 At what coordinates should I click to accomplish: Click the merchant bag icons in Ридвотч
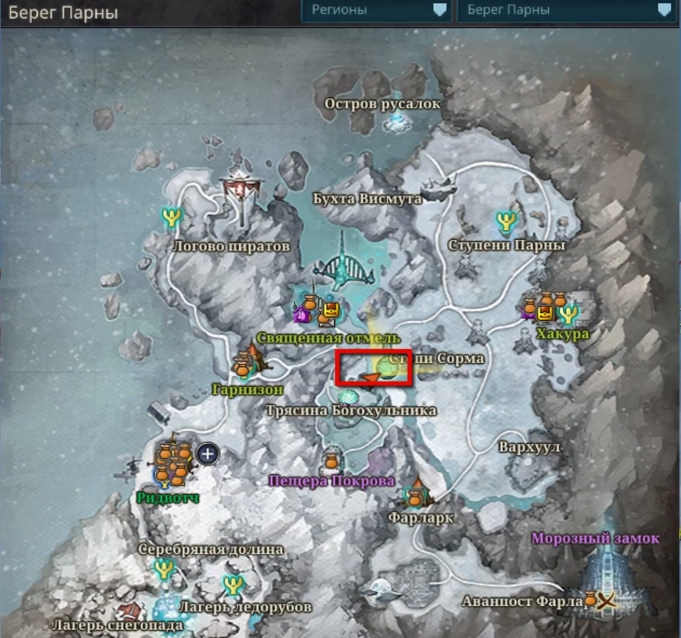click(175, 460)
